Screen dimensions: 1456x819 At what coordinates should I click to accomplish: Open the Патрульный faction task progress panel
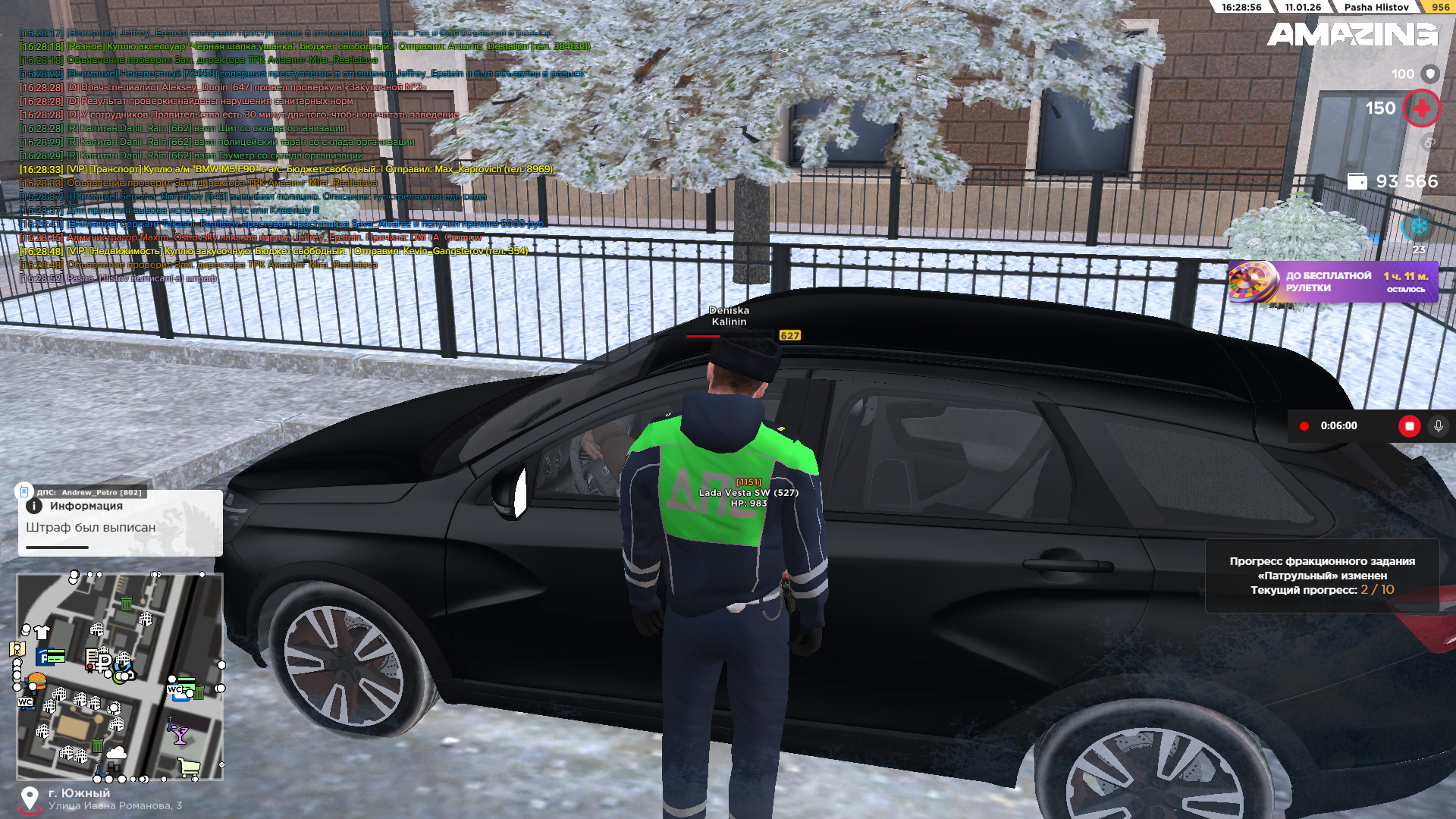click(1322, 576)
